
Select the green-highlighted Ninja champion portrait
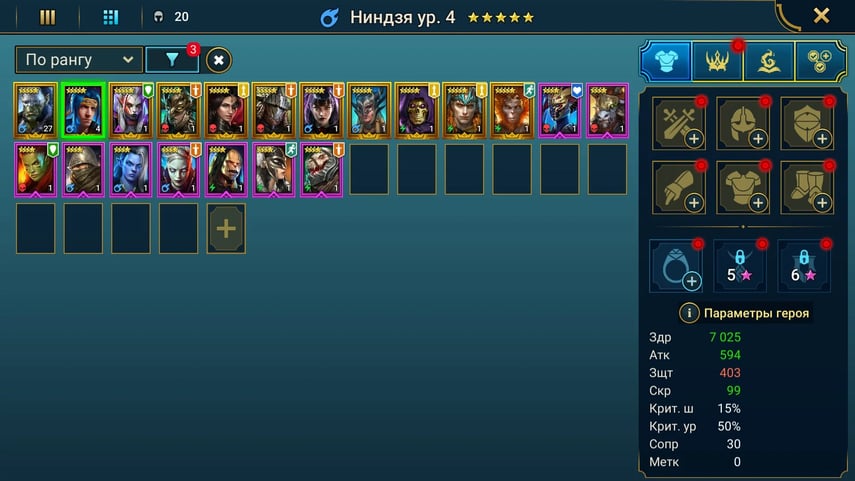tap(83, 110)
